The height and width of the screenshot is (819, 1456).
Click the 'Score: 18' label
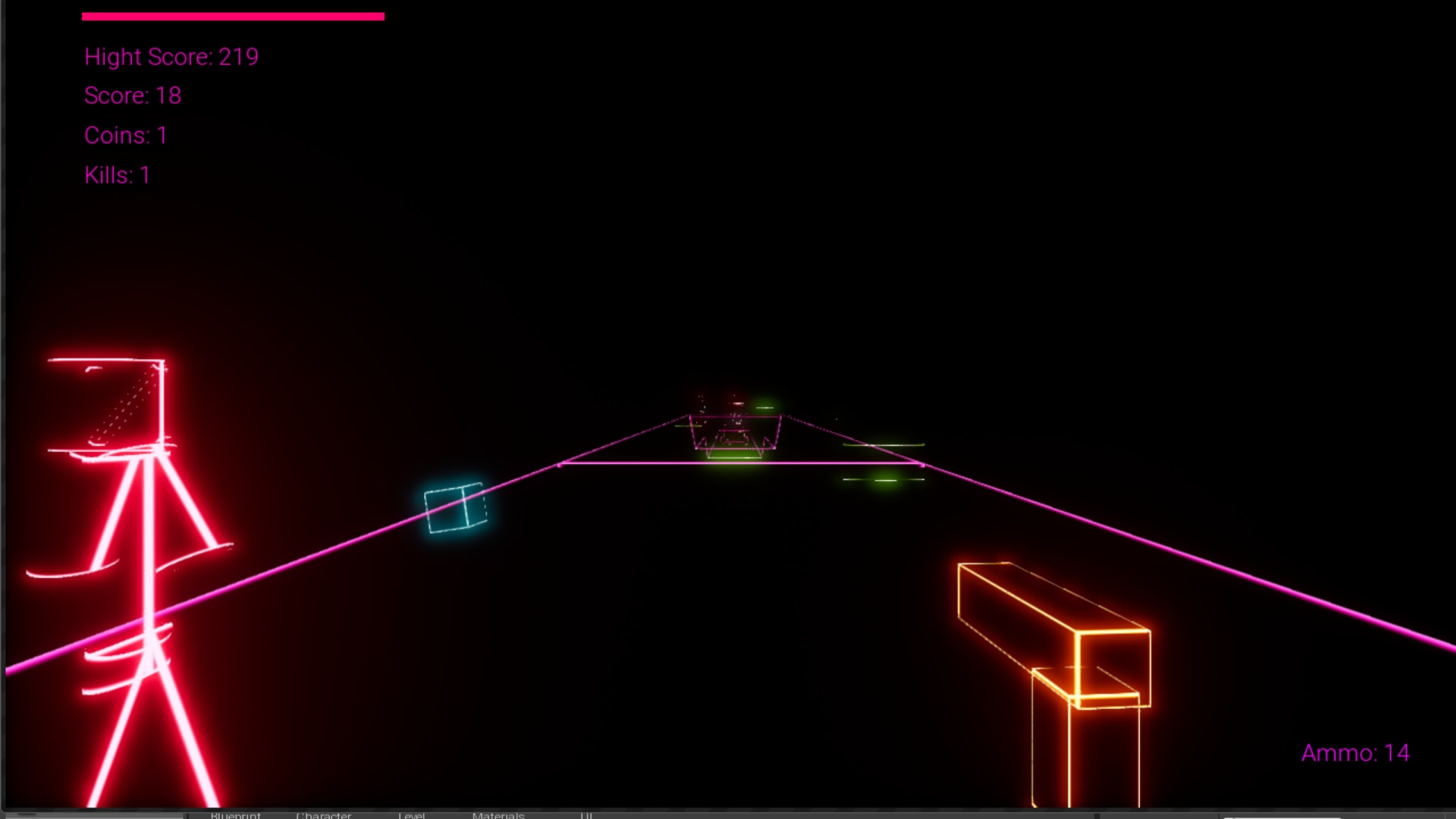coord(133,96)
